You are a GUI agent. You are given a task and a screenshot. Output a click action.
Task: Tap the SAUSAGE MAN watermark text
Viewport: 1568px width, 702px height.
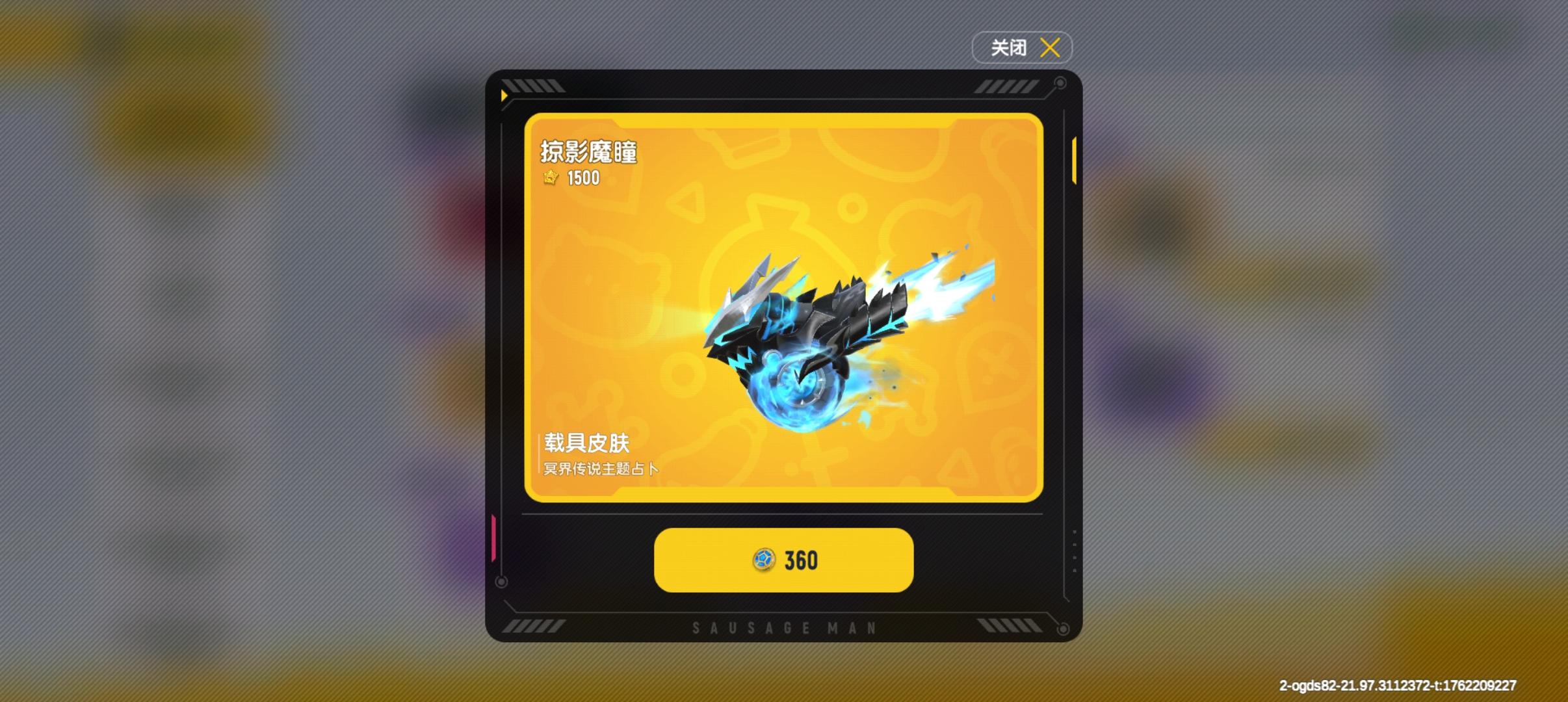(x=783, y=627)
